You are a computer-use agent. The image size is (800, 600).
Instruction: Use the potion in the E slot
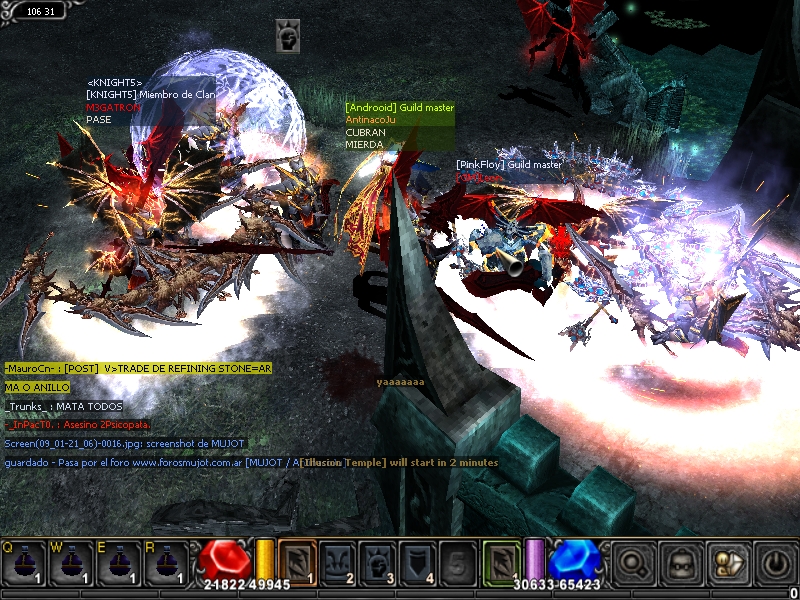point(118,564)
